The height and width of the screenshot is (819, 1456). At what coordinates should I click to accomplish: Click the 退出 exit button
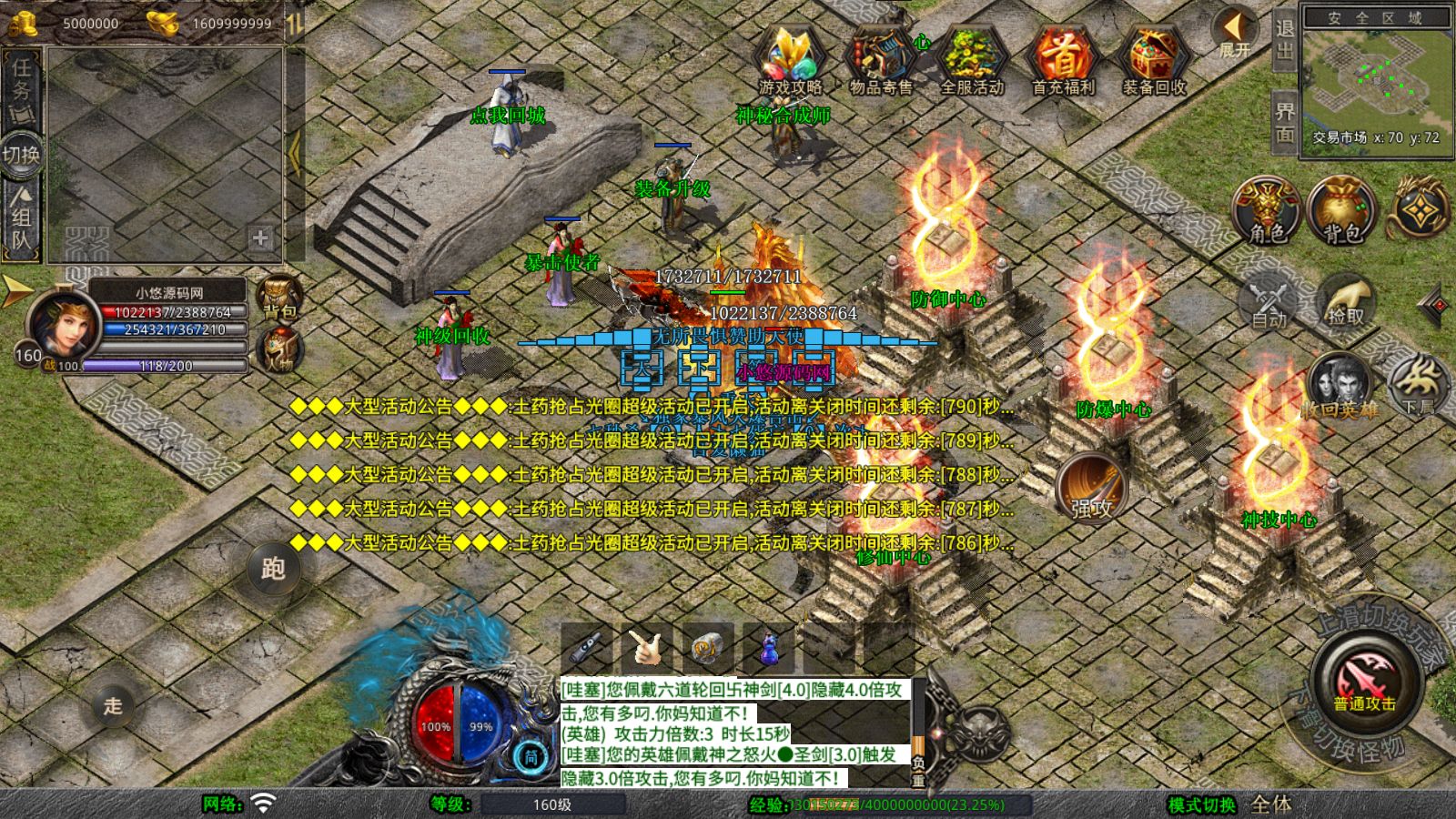(1284, 40)
